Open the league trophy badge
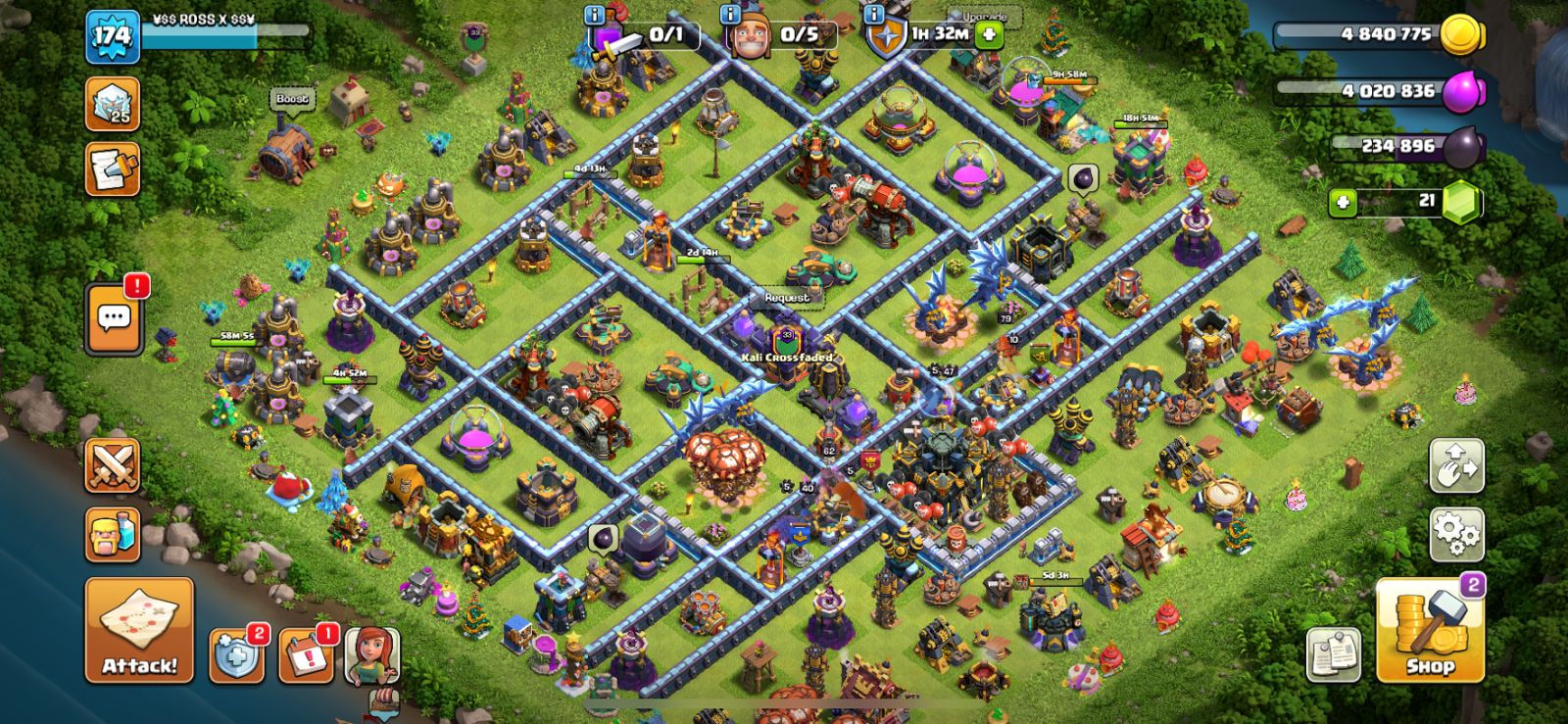The height and width of the screenshot is (724, 1568). click(113, 103)
